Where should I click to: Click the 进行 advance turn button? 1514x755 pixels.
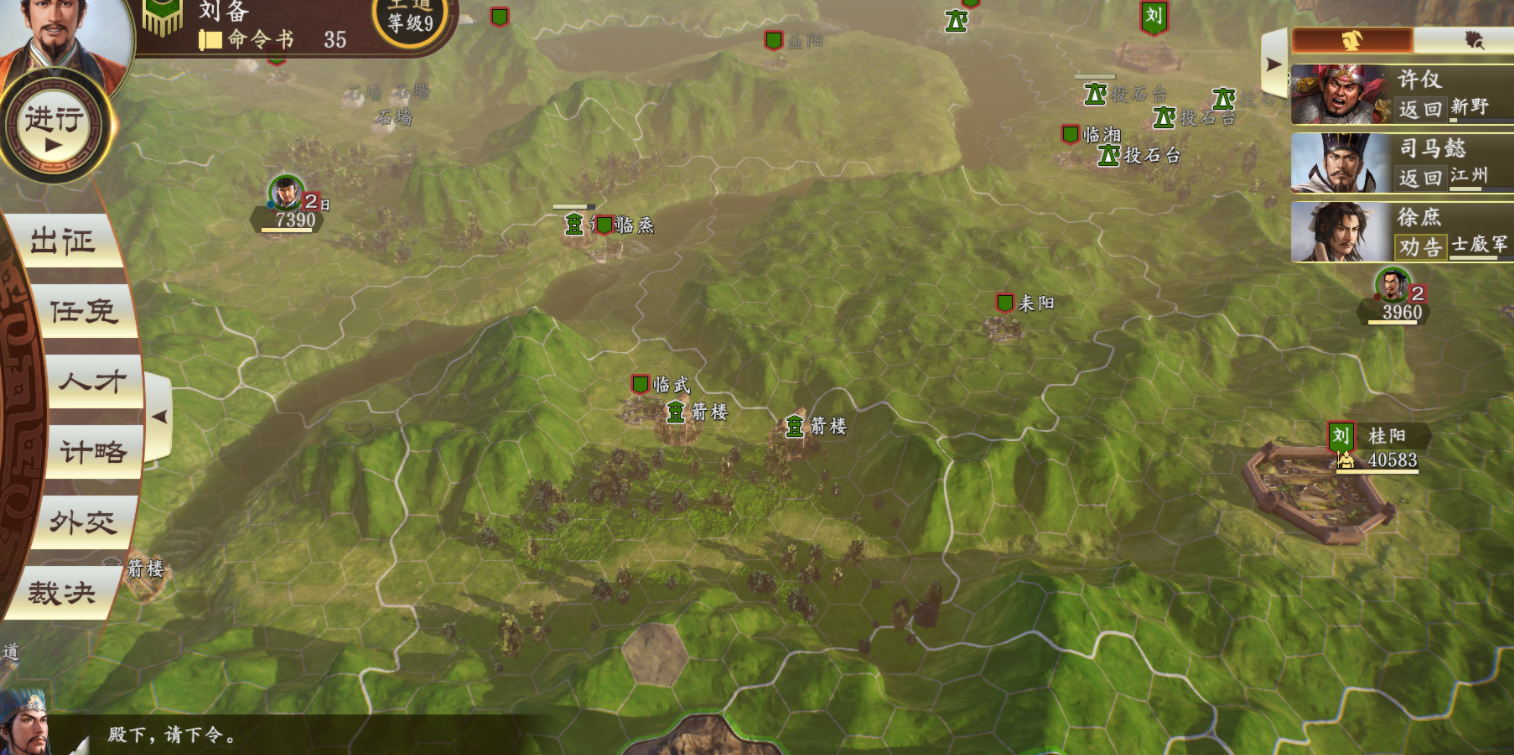tap(57, 128)
